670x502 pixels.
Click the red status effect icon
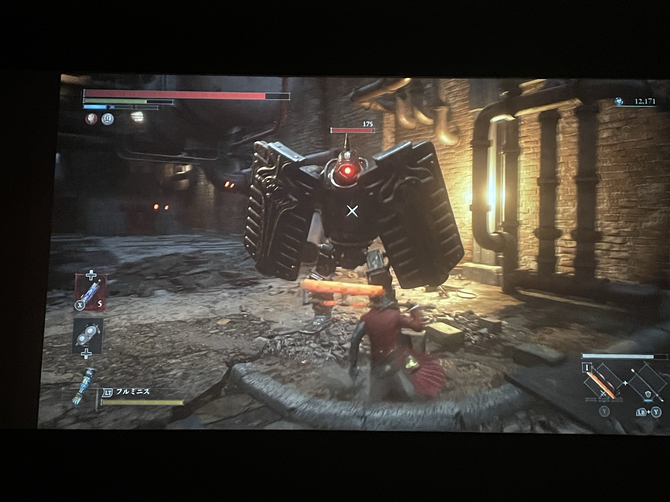(91, 118)
